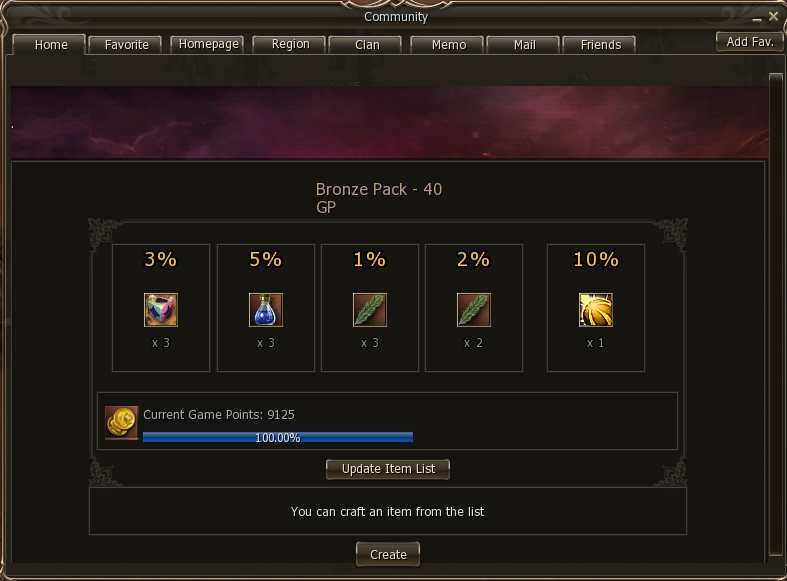Click the Add Fav. button

point(749,42)
